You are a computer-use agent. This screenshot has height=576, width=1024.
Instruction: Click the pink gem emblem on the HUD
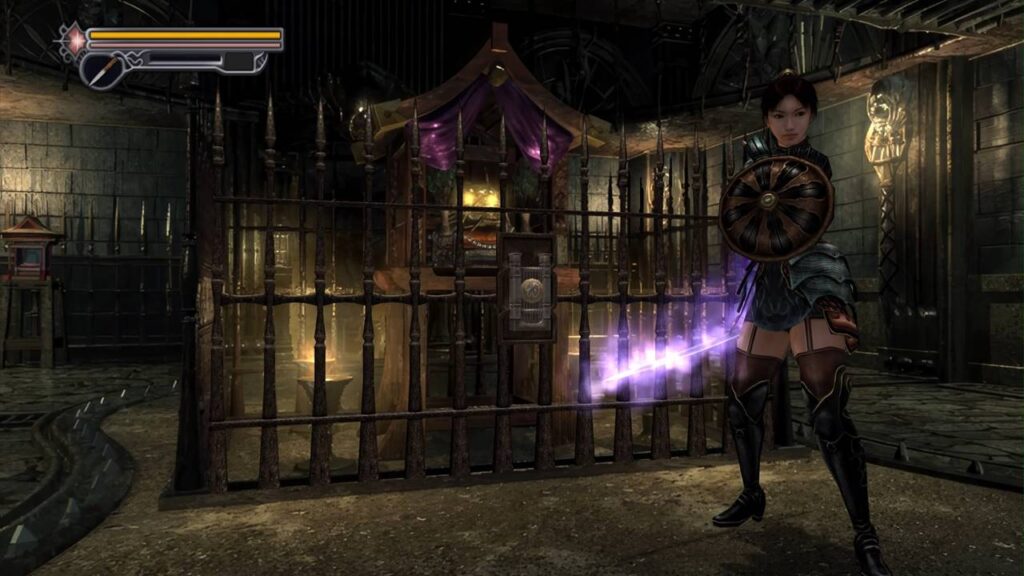pyautogui.click(x=73, y=39)
